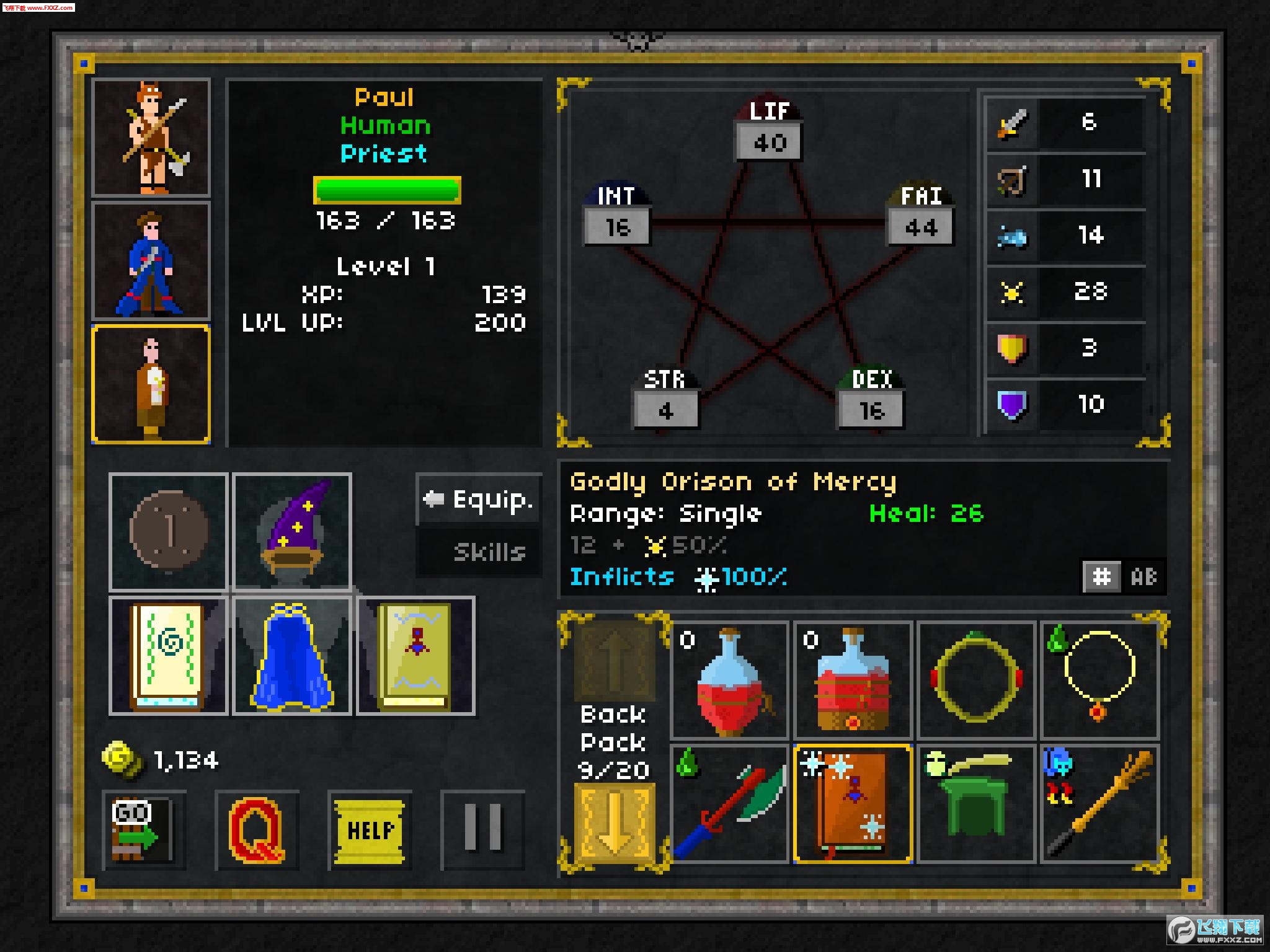Open the red Q quest button

coord(257,831)
